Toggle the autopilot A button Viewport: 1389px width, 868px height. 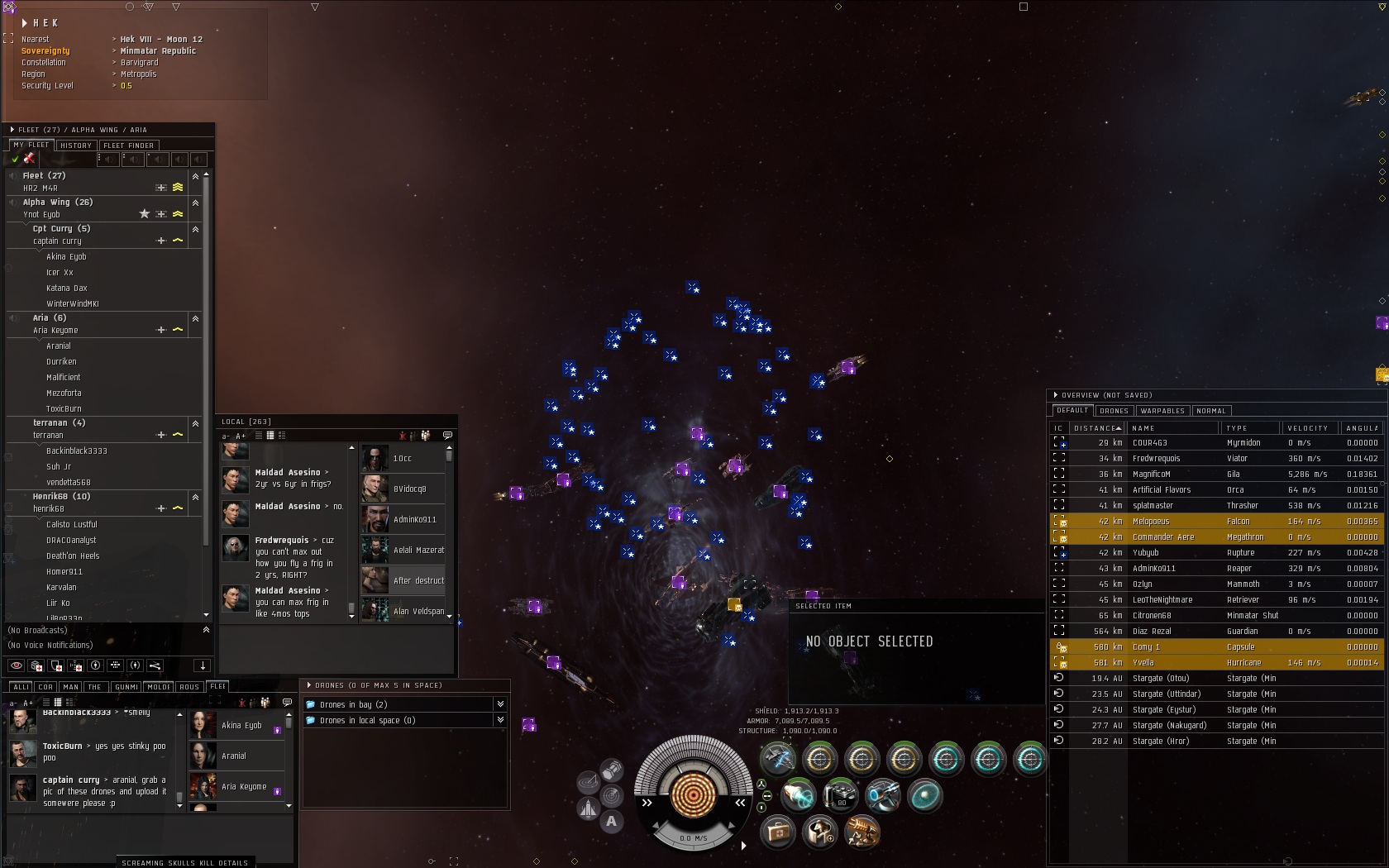[x=611, y=821]
